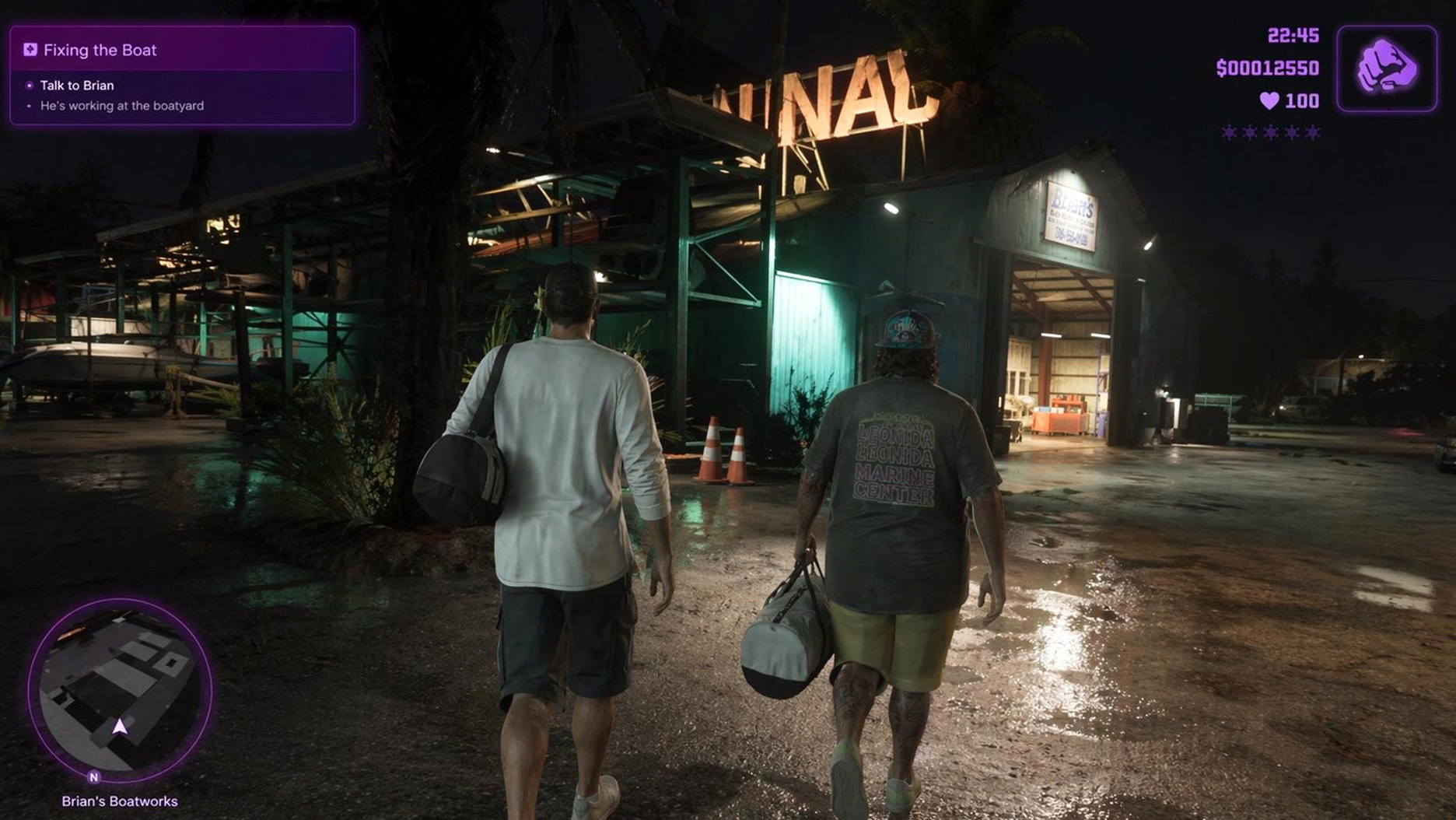
Task: Click the player arrow on the minimap
Action: (x=120, y=727)
